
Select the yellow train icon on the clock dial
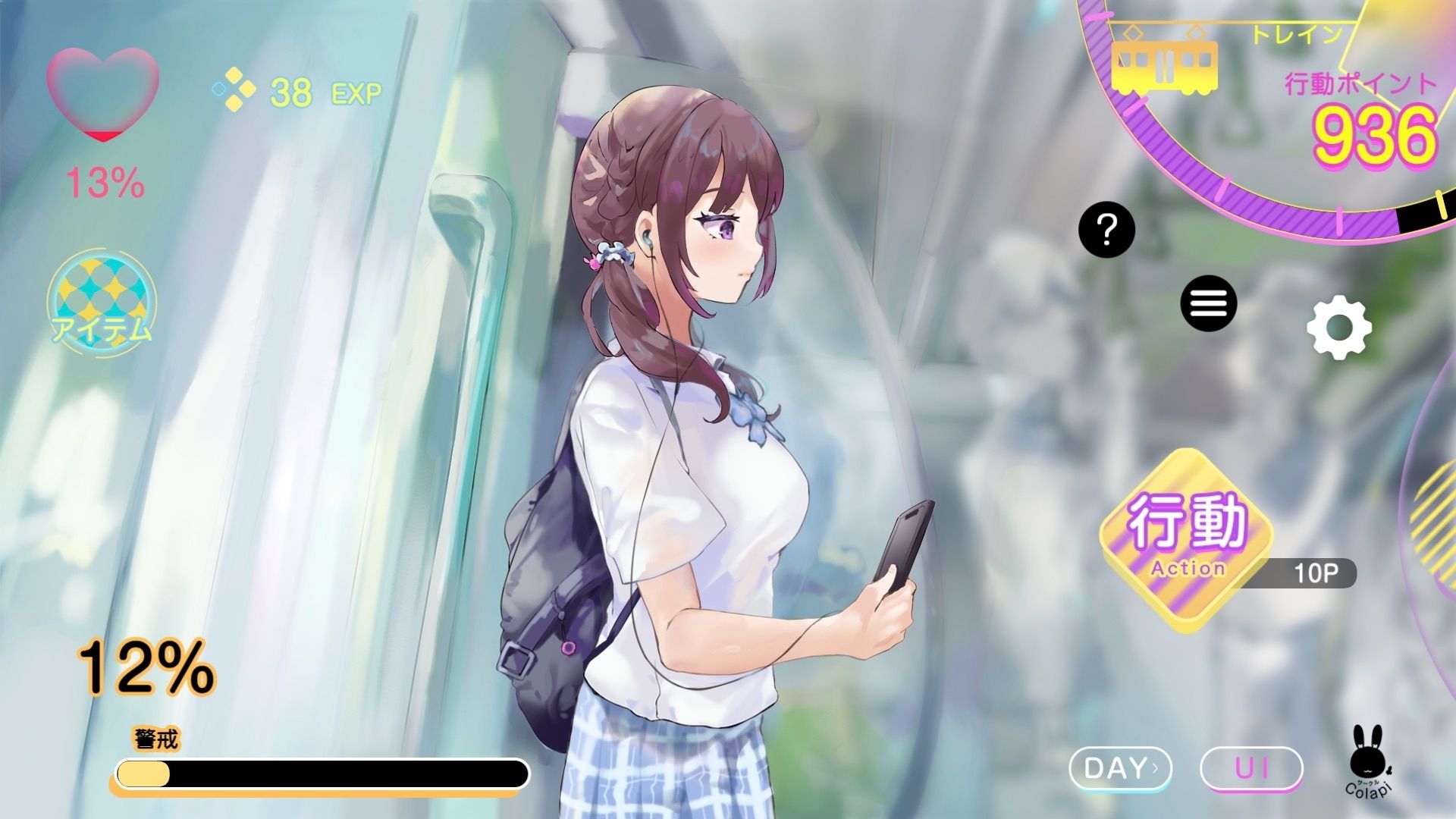coord(1164,64)
